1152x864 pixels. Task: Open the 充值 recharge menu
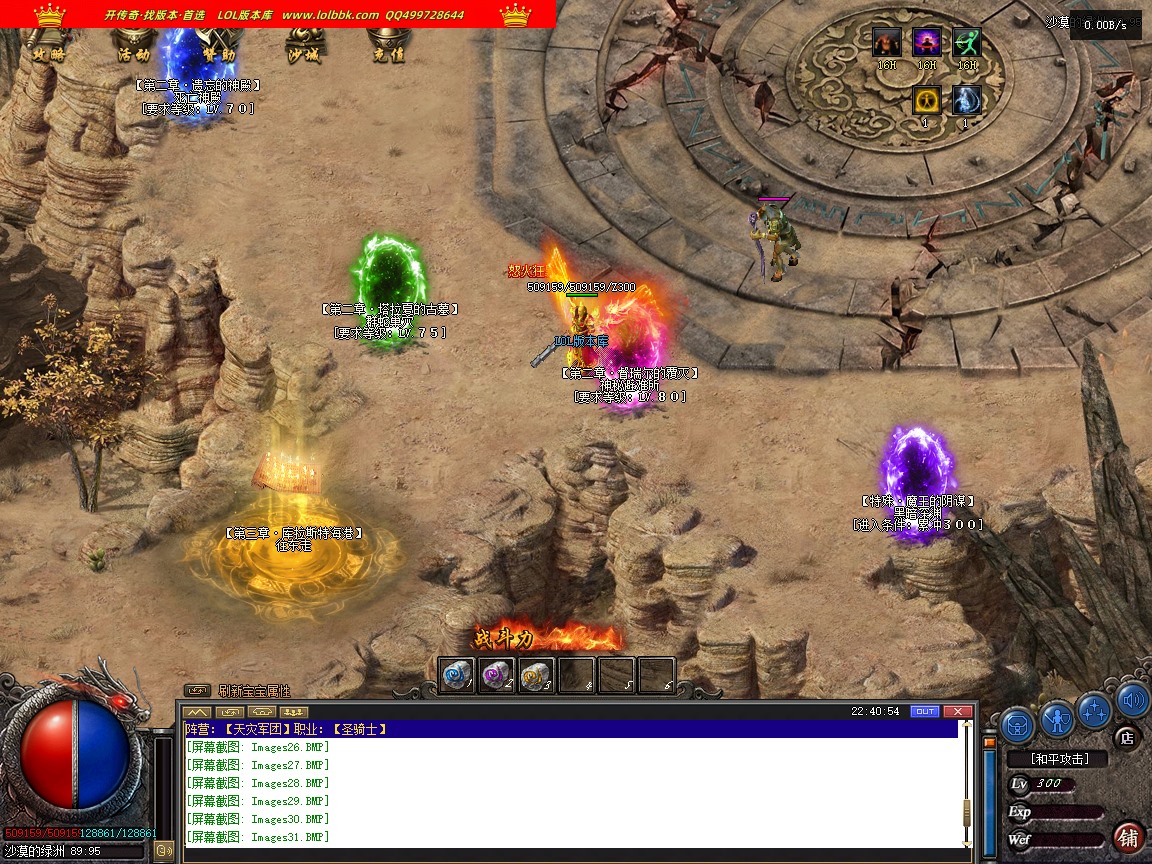click(x=387, y=54)
